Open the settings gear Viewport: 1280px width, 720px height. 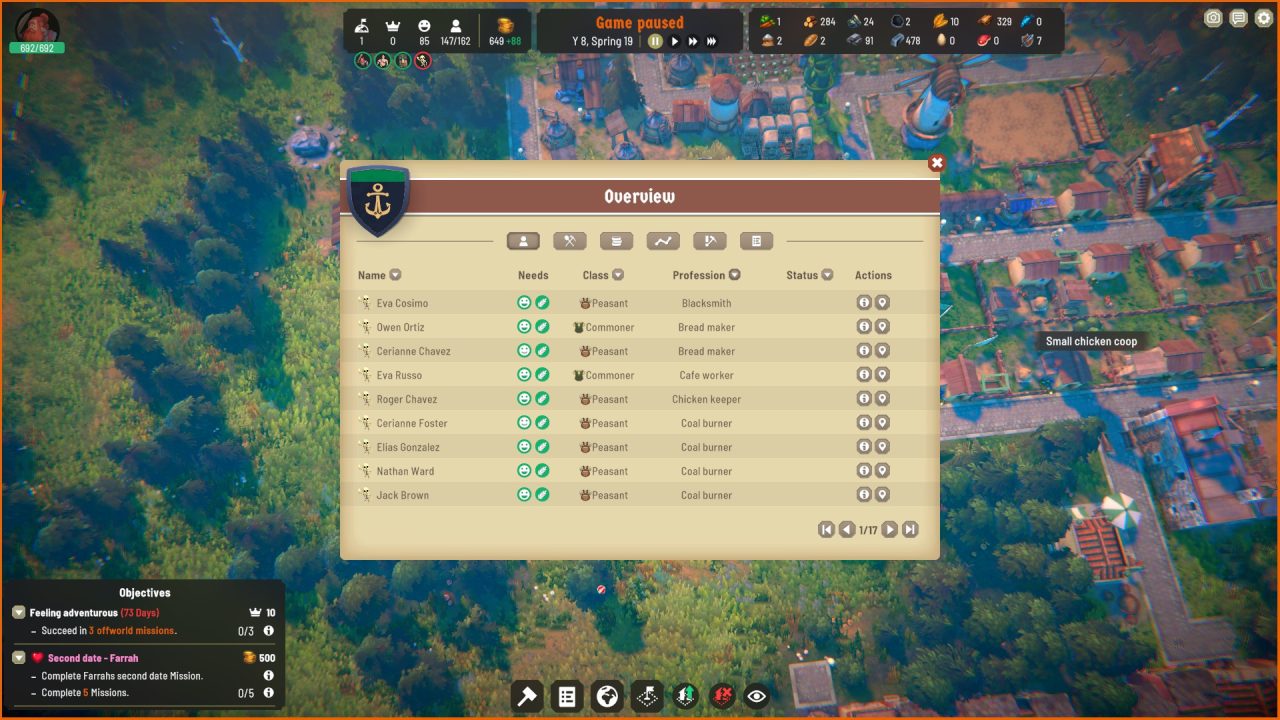point(1264,18)
